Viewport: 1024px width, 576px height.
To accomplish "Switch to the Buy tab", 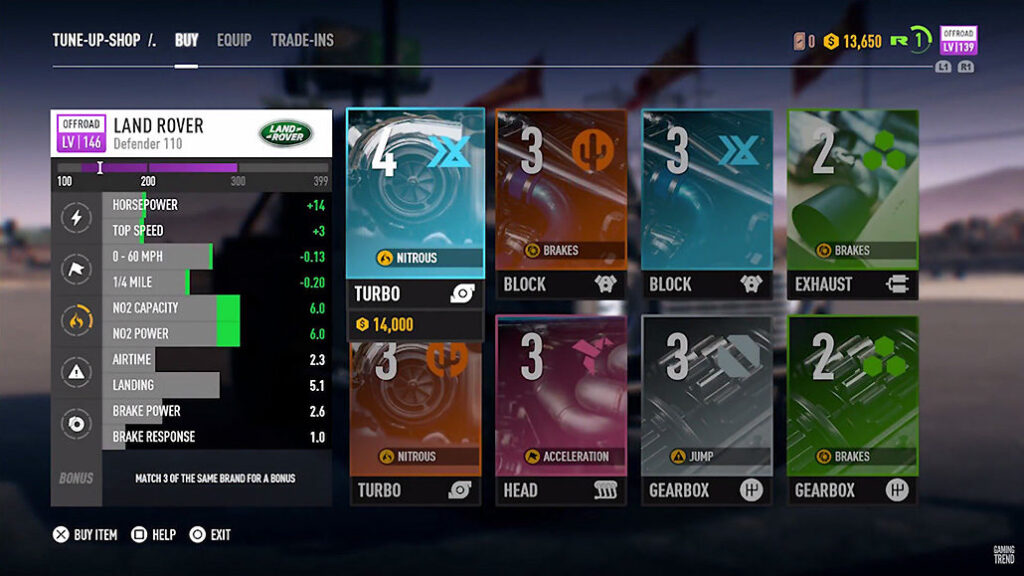I will coord(187,41).
